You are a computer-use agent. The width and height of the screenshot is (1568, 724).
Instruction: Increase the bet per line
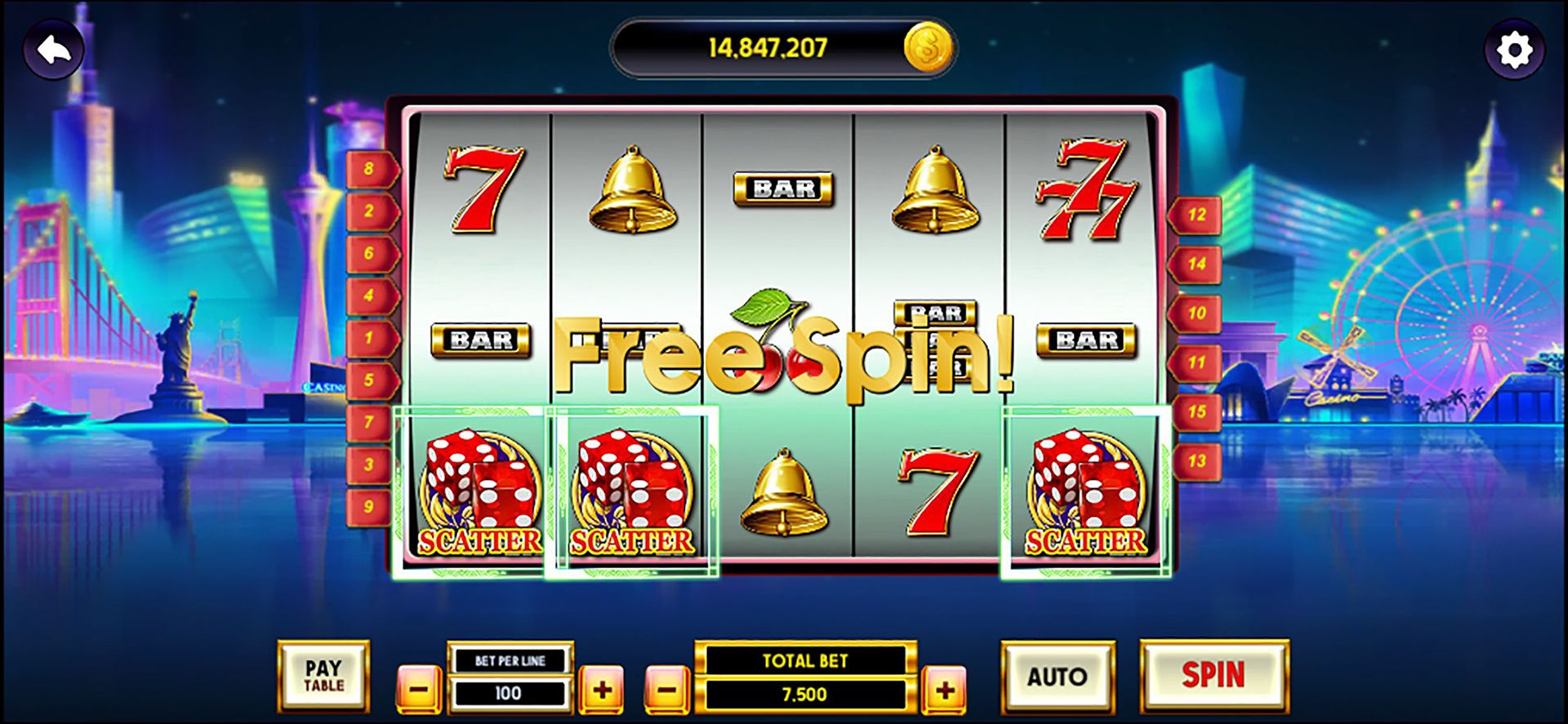pos(602,690)
